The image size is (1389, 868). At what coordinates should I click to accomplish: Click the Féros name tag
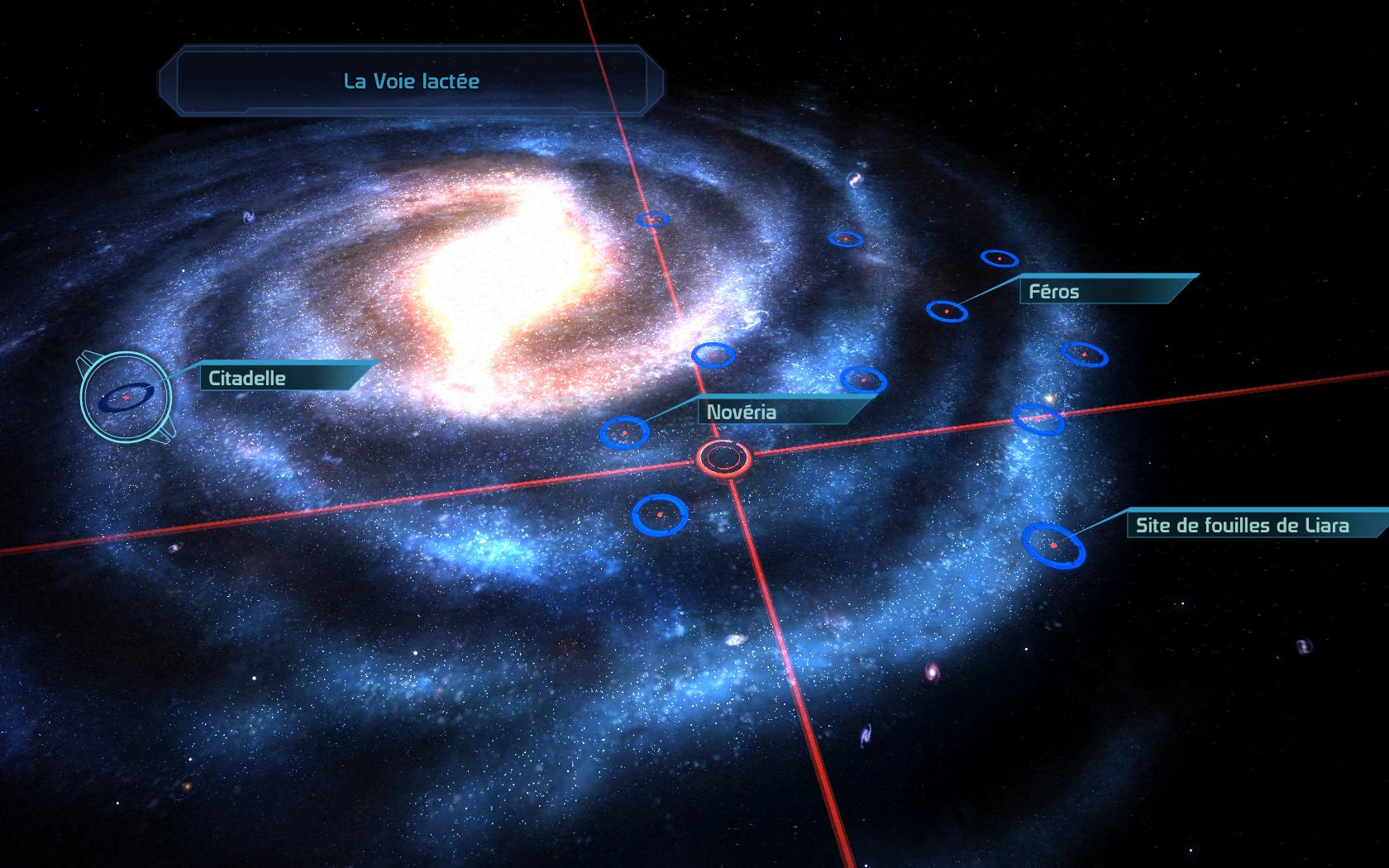point(1052,291)
